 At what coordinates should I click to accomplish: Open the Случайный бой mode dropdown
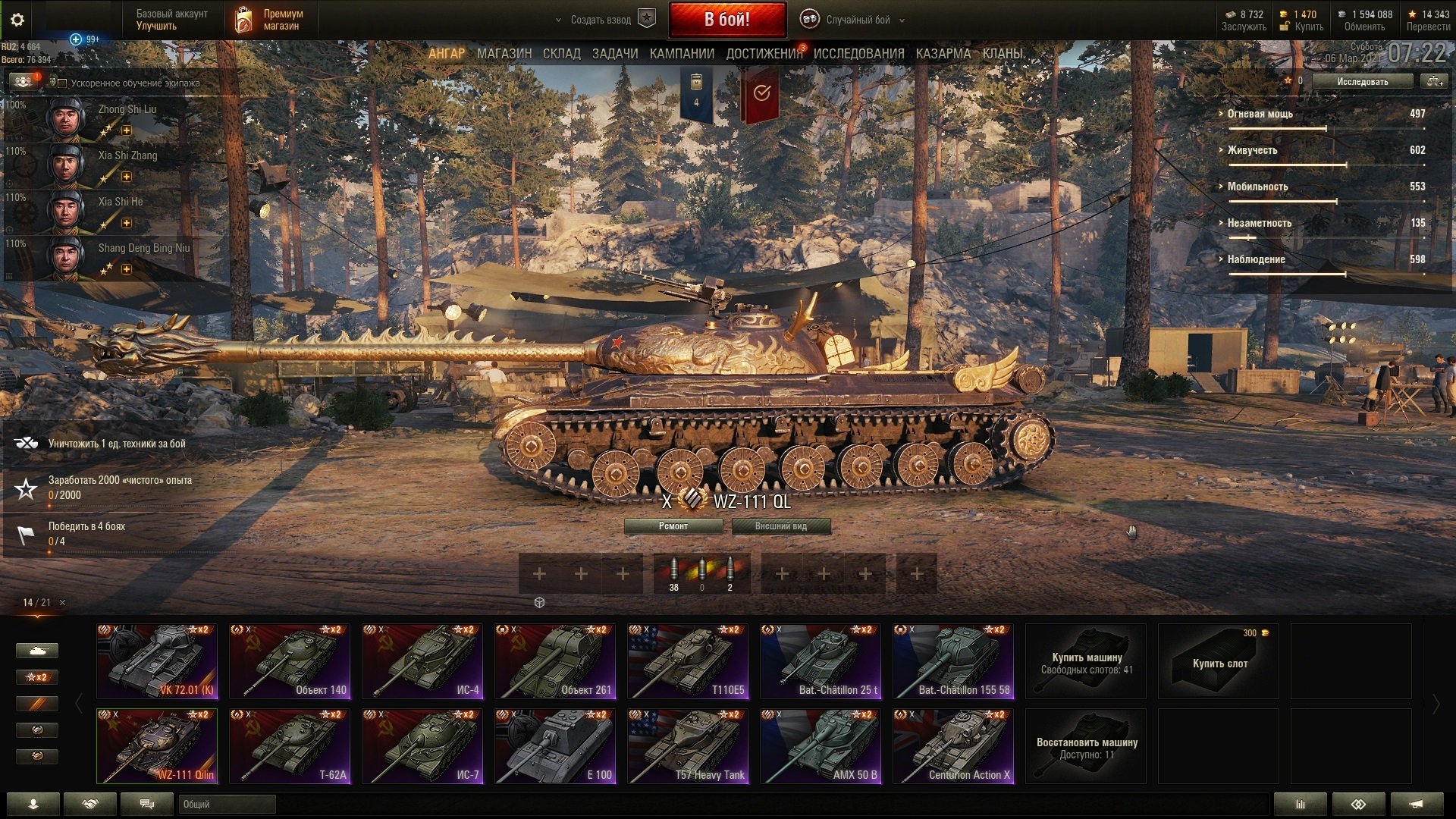pyautogui.click(x=857, y=20)
